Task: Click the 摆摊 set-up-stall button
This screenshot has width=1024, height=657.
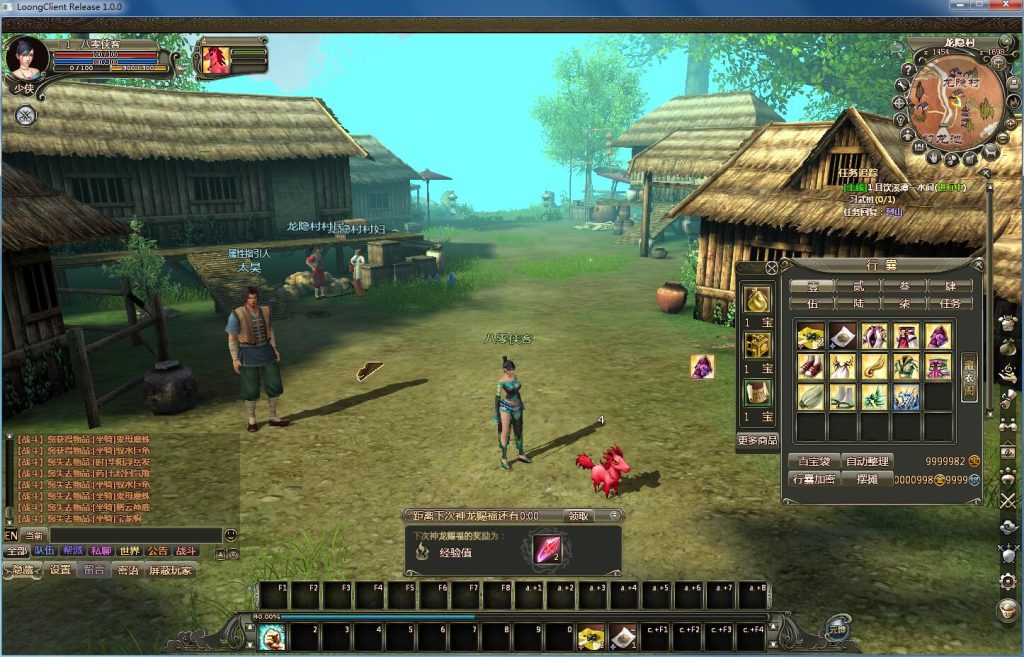Action: (x=867, y=479)
